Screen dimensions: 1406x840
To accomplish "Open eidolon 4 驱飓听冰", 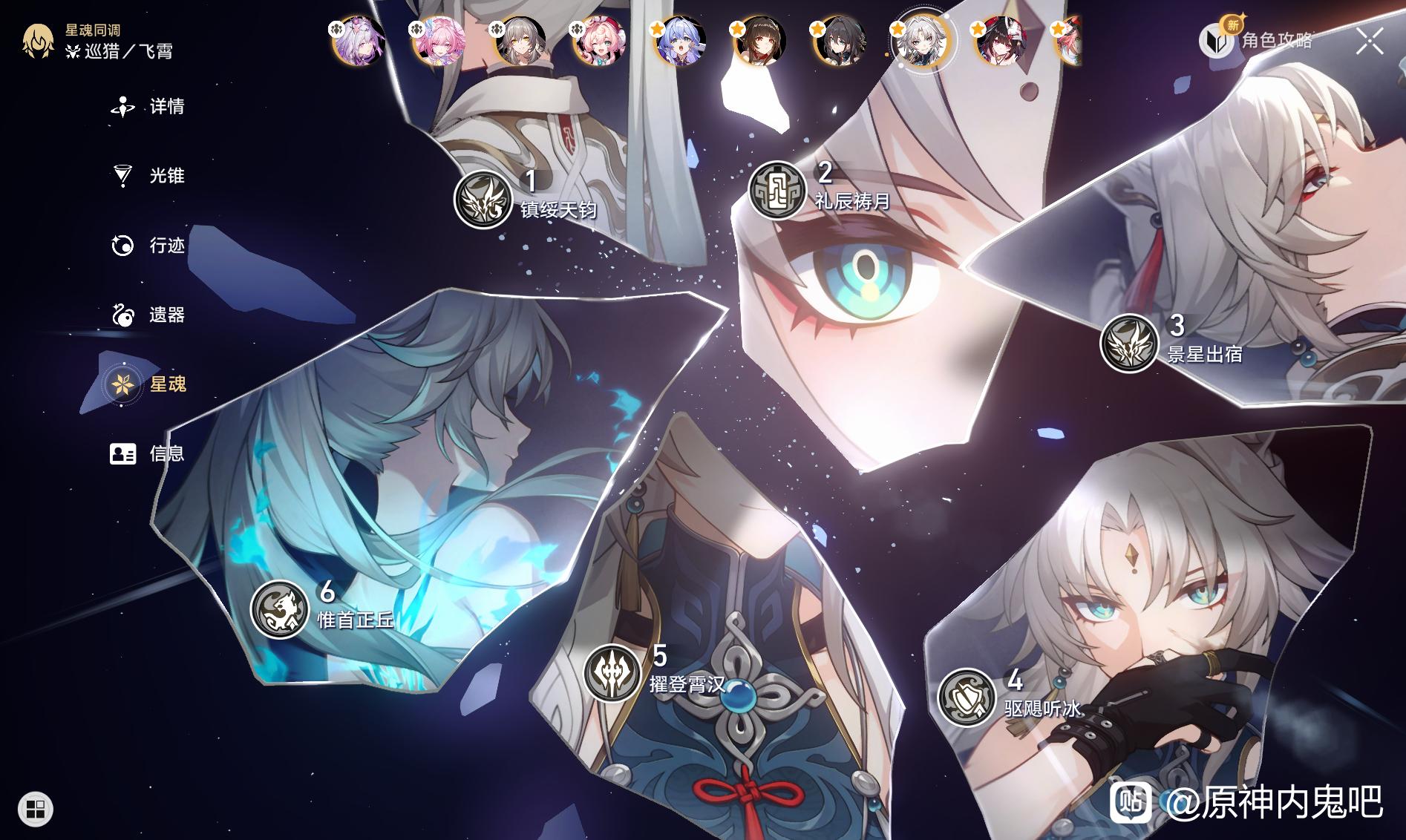I will 967,698.
